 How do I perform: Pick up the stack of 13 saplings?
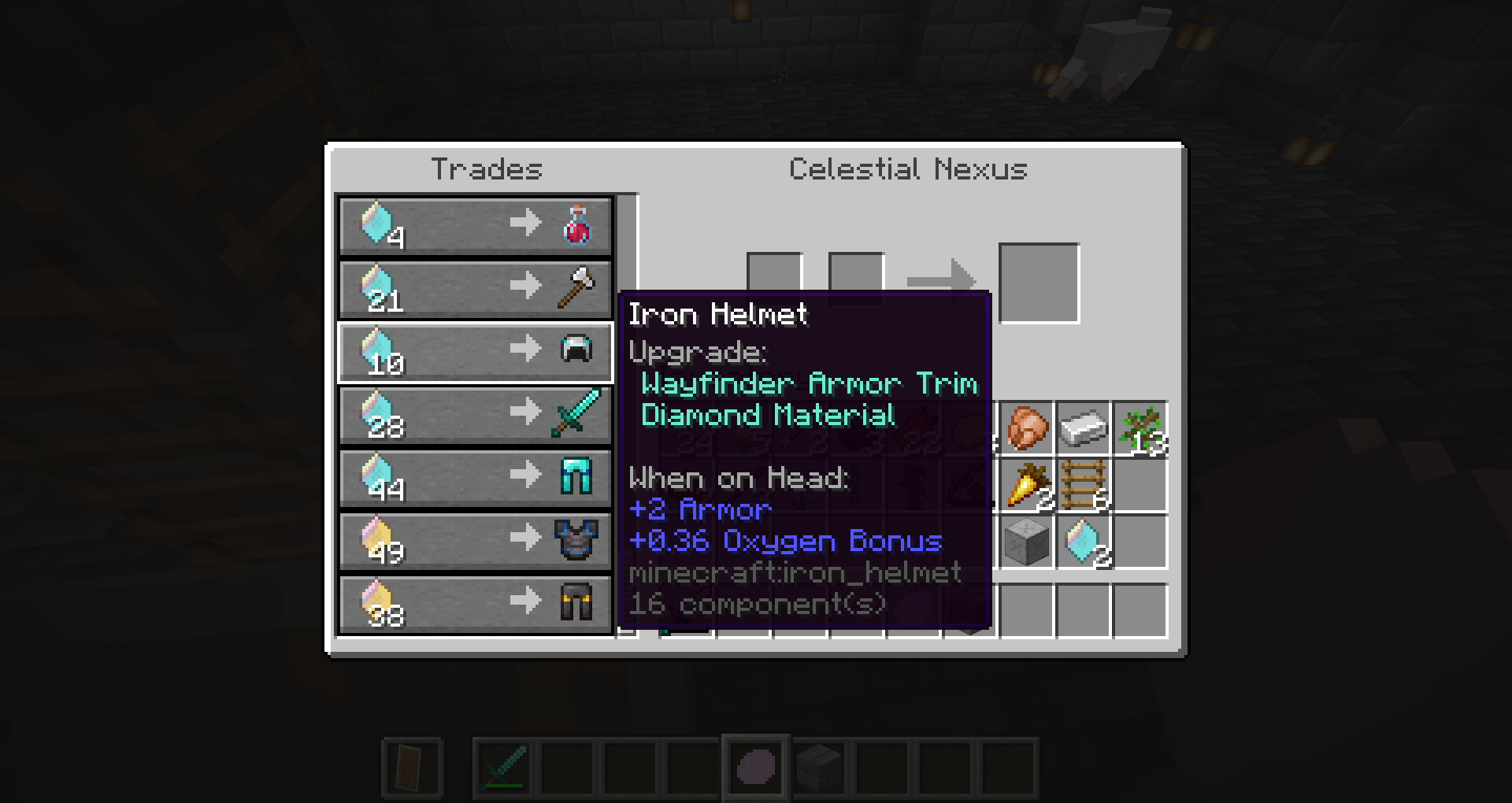click(x=1140, y=427)
